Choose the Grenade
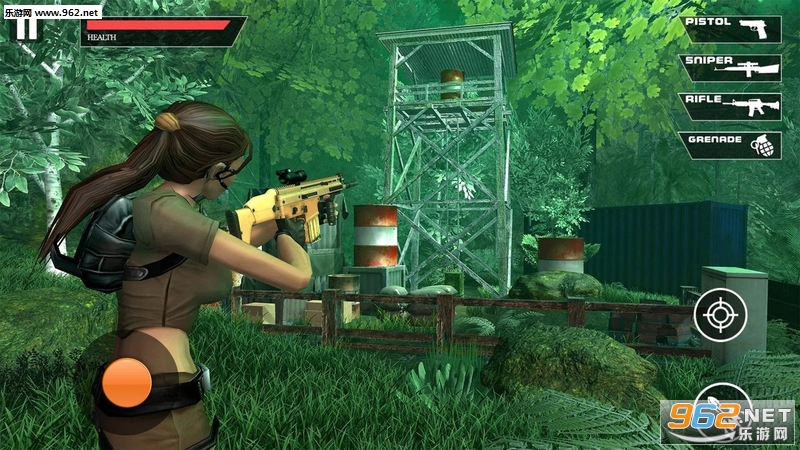 click(732, 145)
